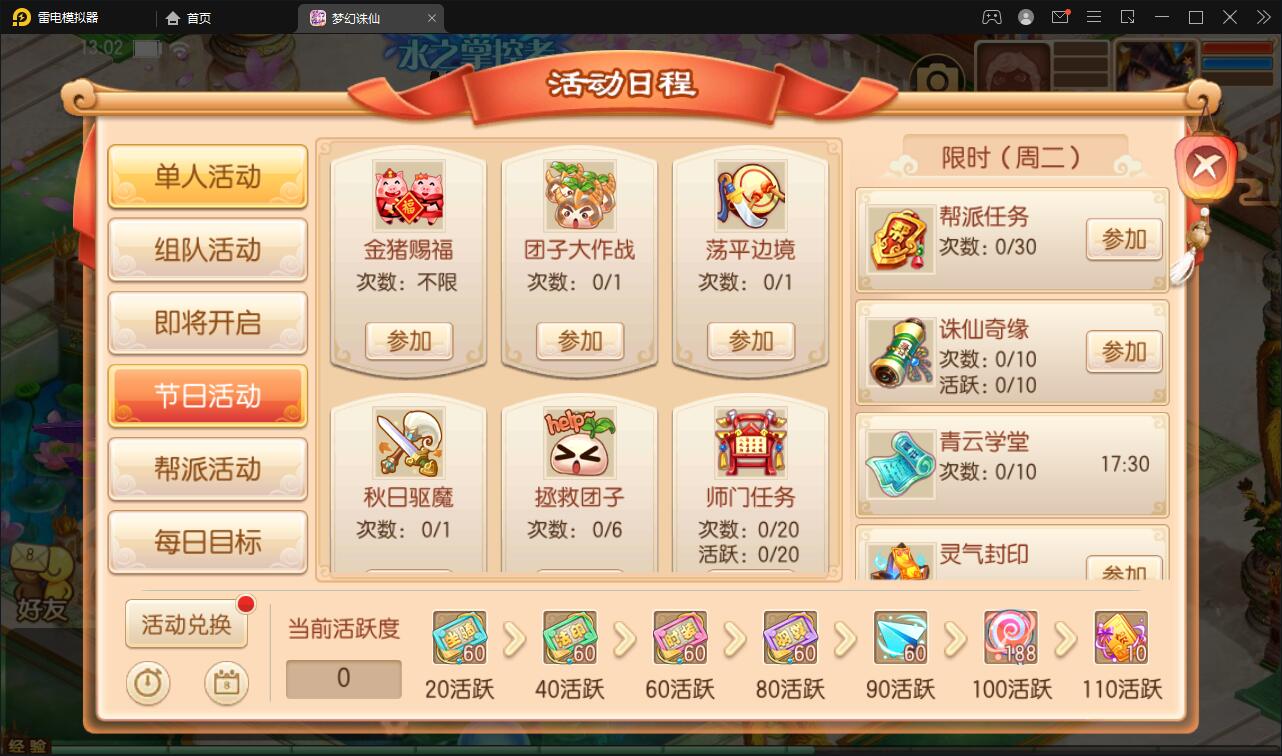Open the calendar icon bottom left
Image resolution: width=1282 pixels, height=756 pixels.
tap(226, 684)
